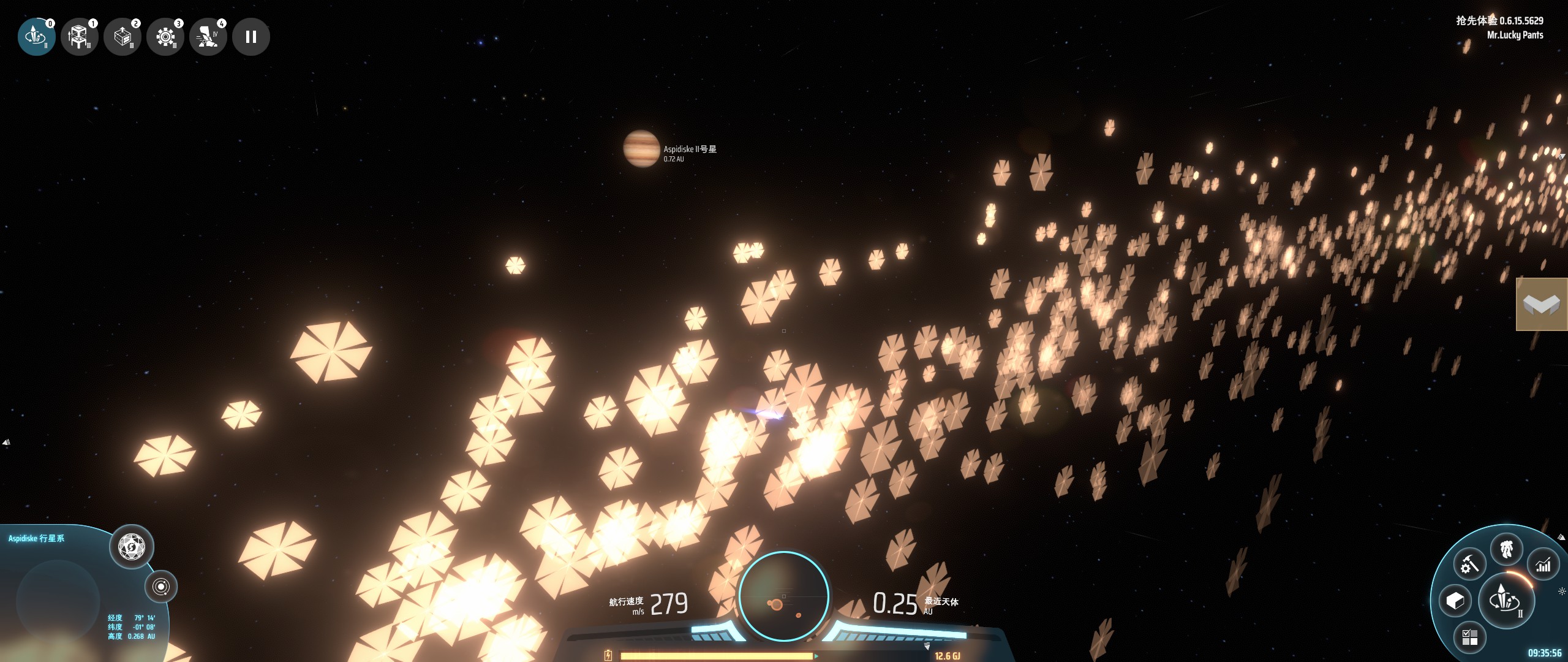This screenshot has height=662, width=1568.
Task: Open the star system map view
Action: (161, 587)
